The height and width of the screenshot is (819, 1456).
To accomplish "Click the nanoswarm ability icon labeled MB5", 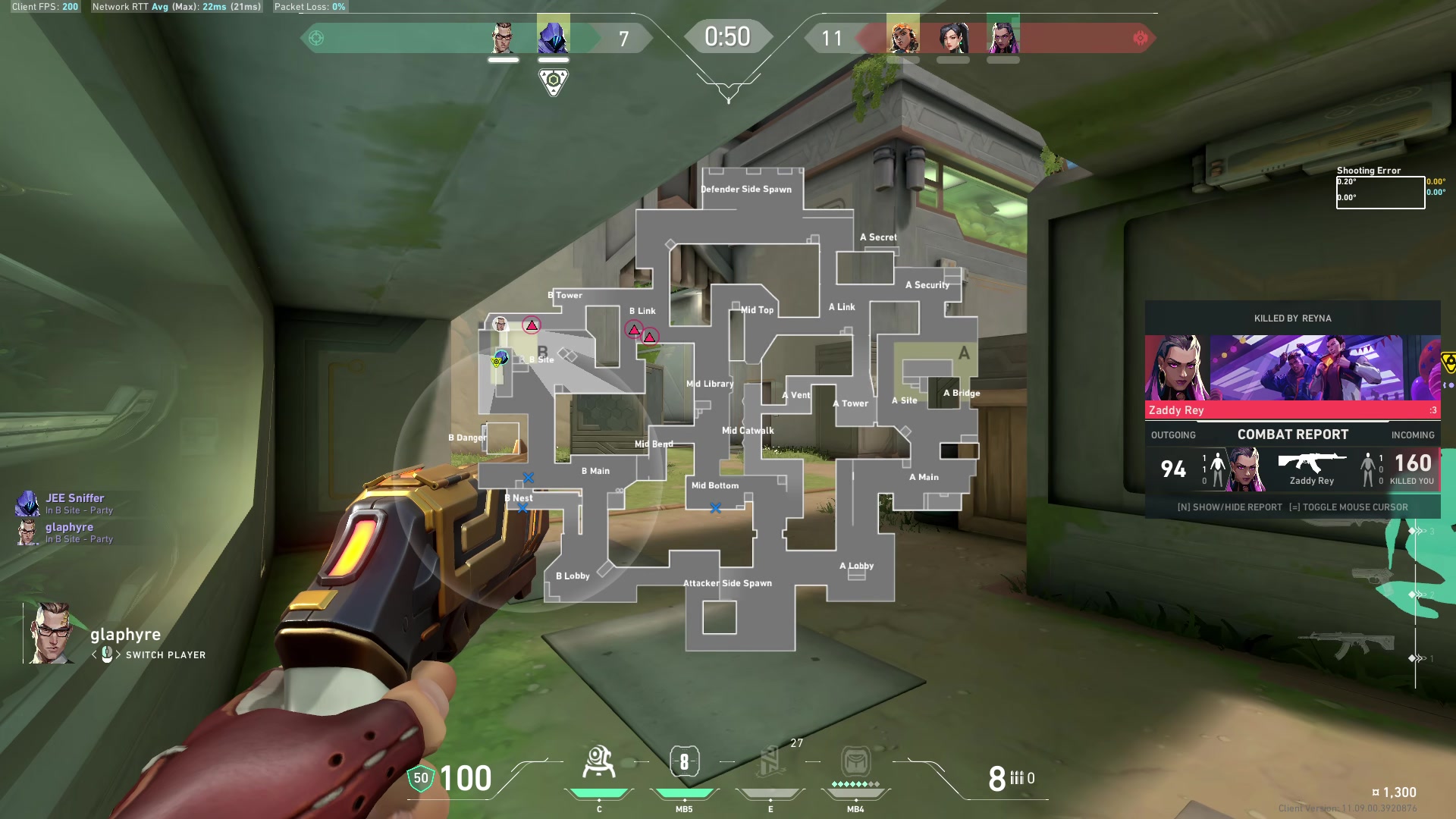I will [x=683, y=762].
